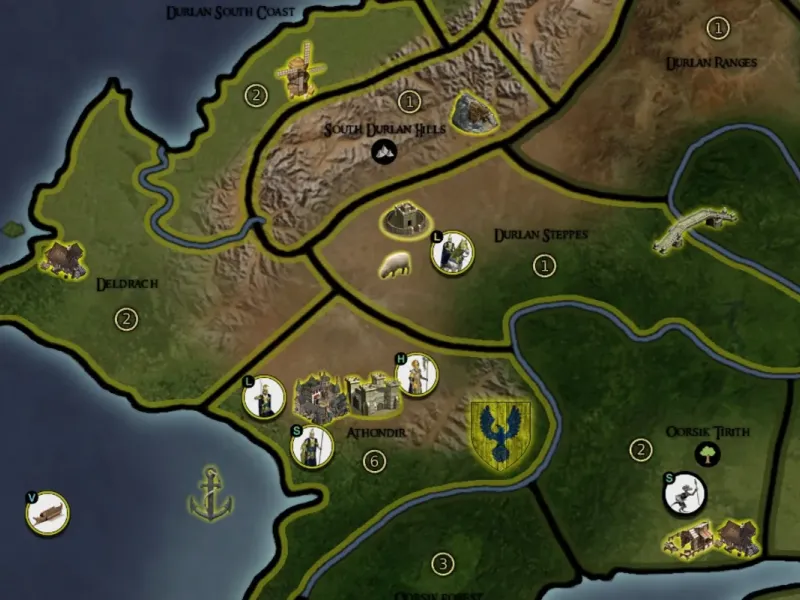800x600 pixels.
Task: Click the number 1 marker in Durlan Ranges
Action: [717, 28]
